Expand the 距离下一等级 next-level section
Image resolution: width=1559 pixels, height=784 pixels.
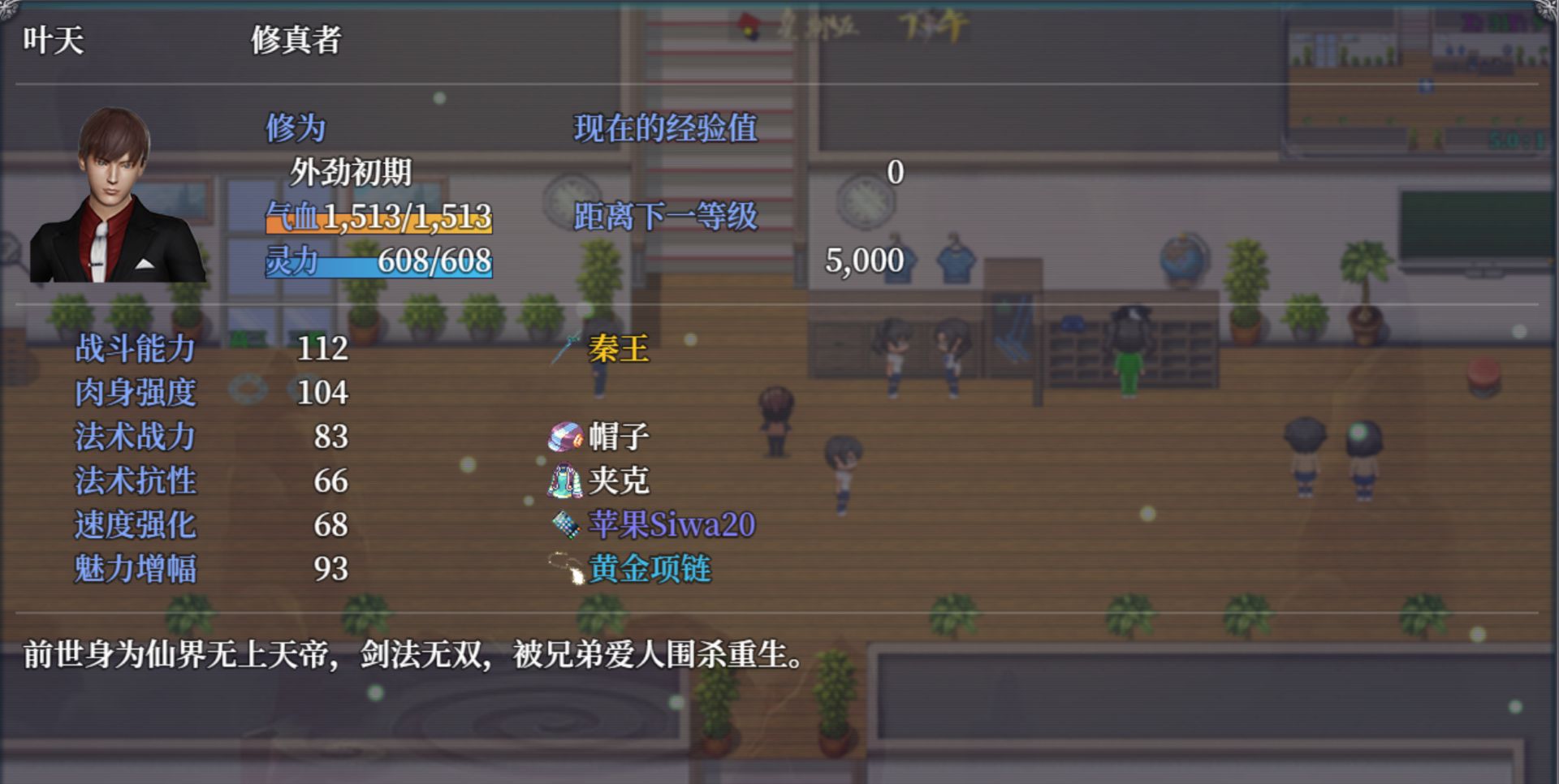665,217
